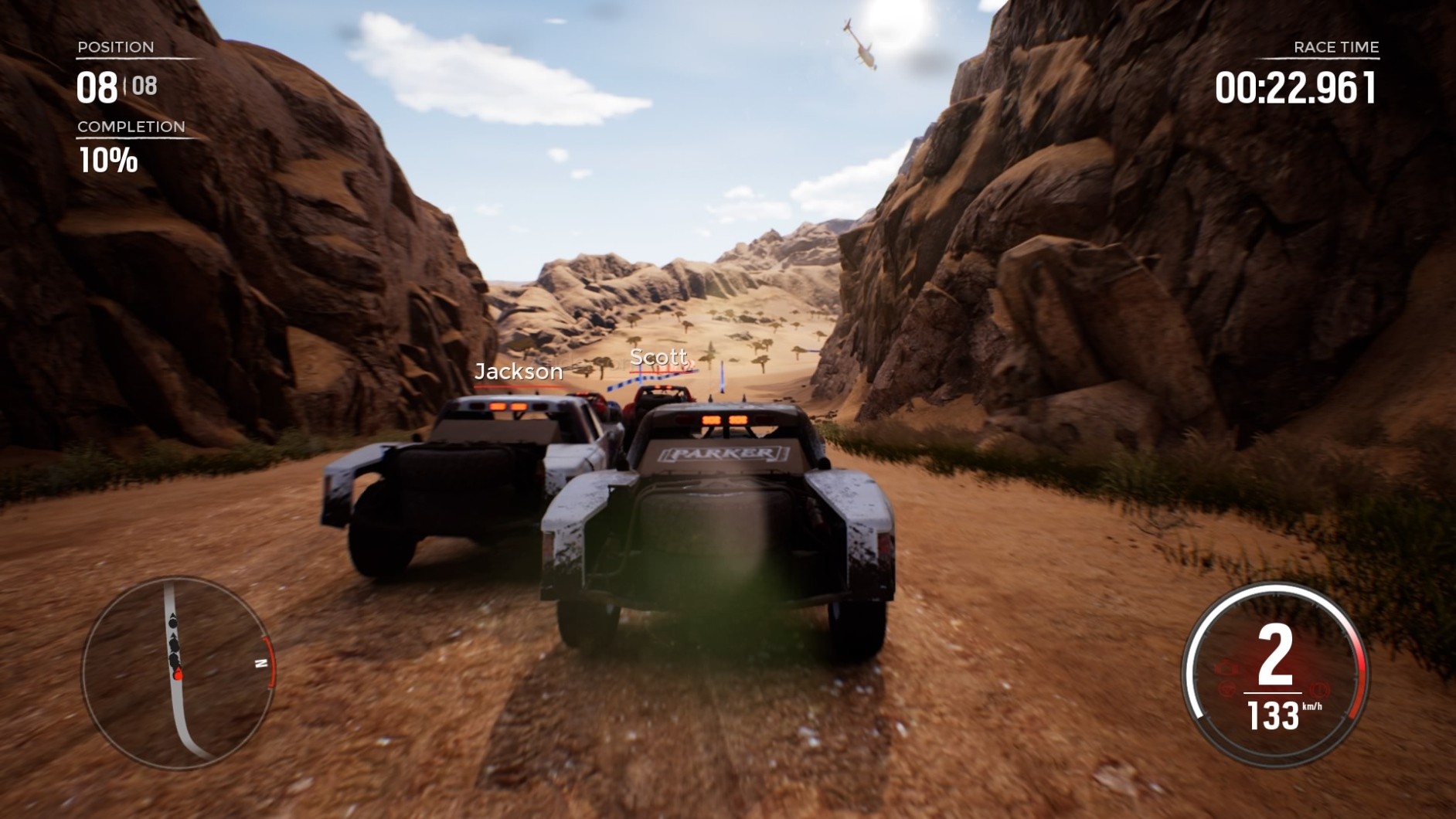This screenshot has height=819, width=1456.
Task: Click the km/h unit label on the speedometer
Action: (1312, 707)
